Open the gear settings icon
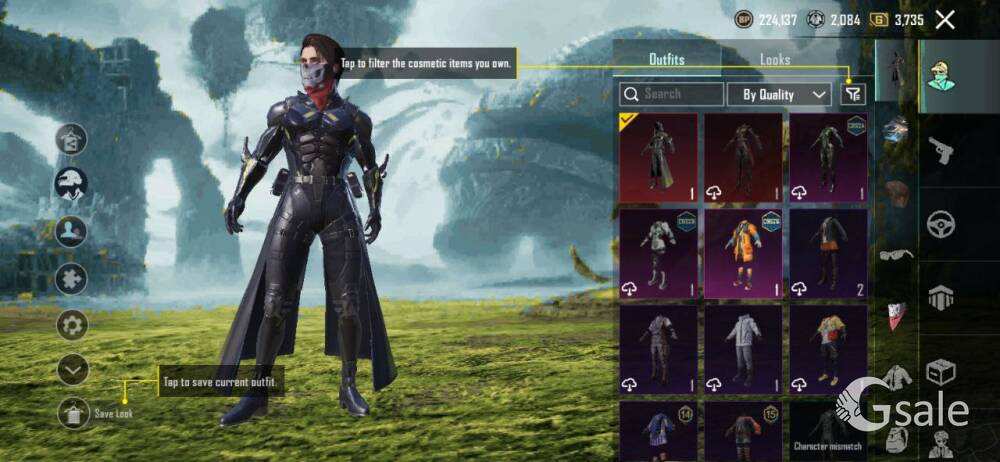This screenshot has width=1000, height=462. point(72,324)
